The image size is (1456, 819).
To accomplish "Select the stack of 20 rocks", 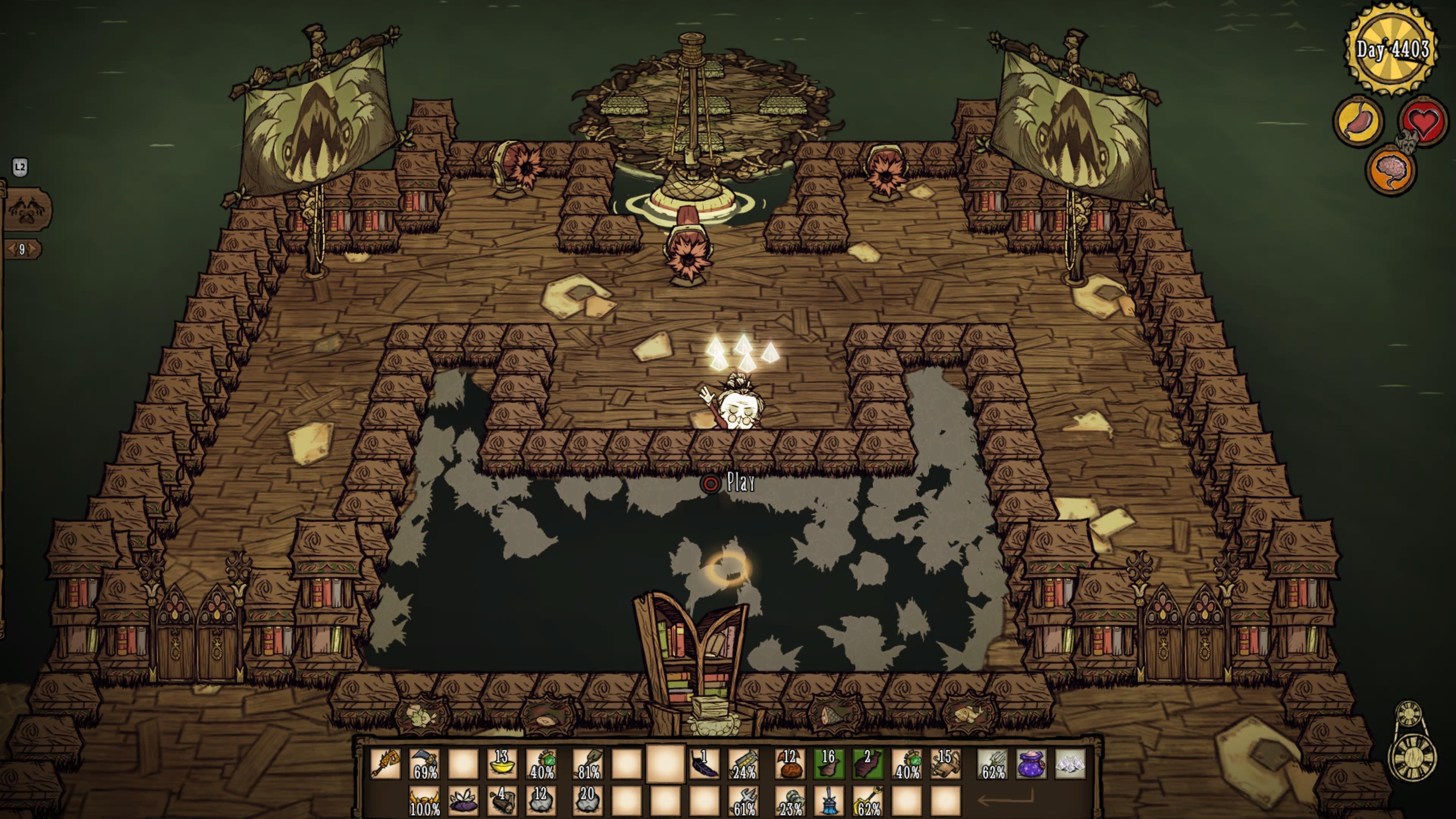I will (x=587, y=801).
